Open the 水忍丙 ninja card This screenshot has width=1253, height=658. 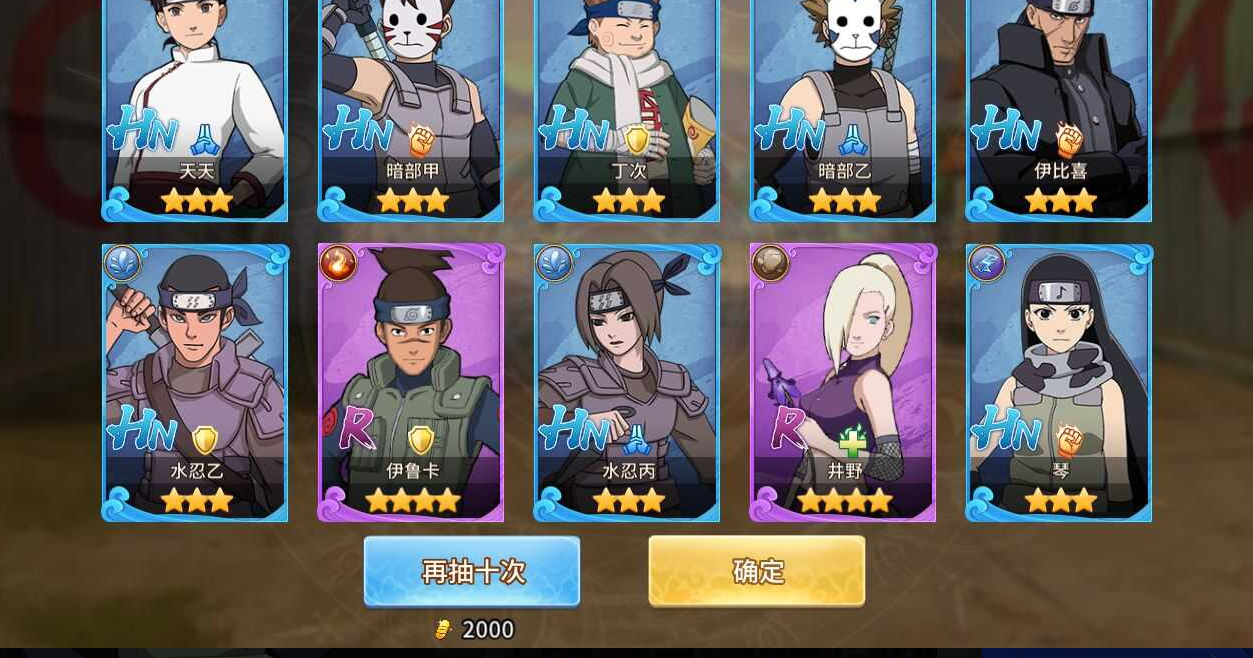point(627,382)
